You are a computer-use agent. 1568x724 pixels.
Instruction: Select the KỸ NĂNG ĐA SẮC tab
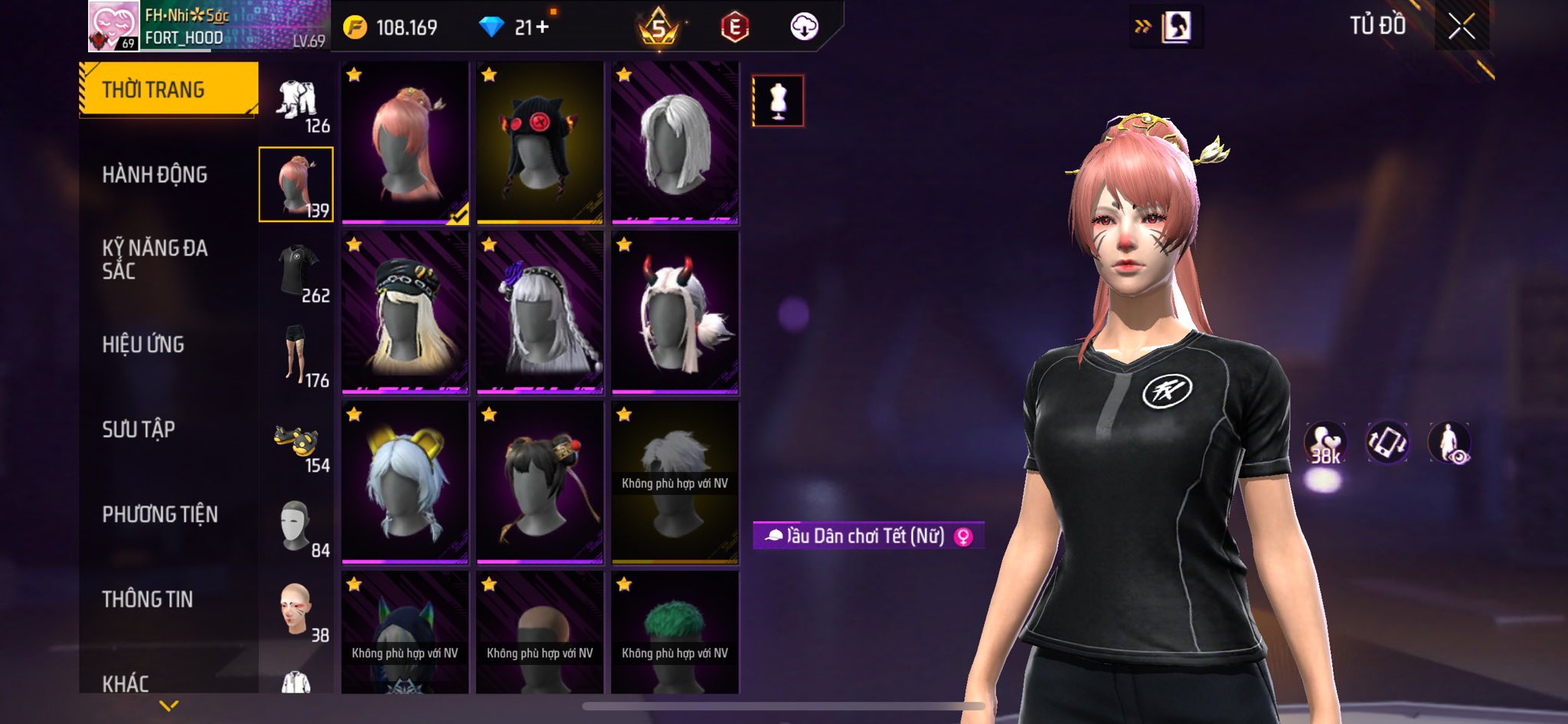155,259
